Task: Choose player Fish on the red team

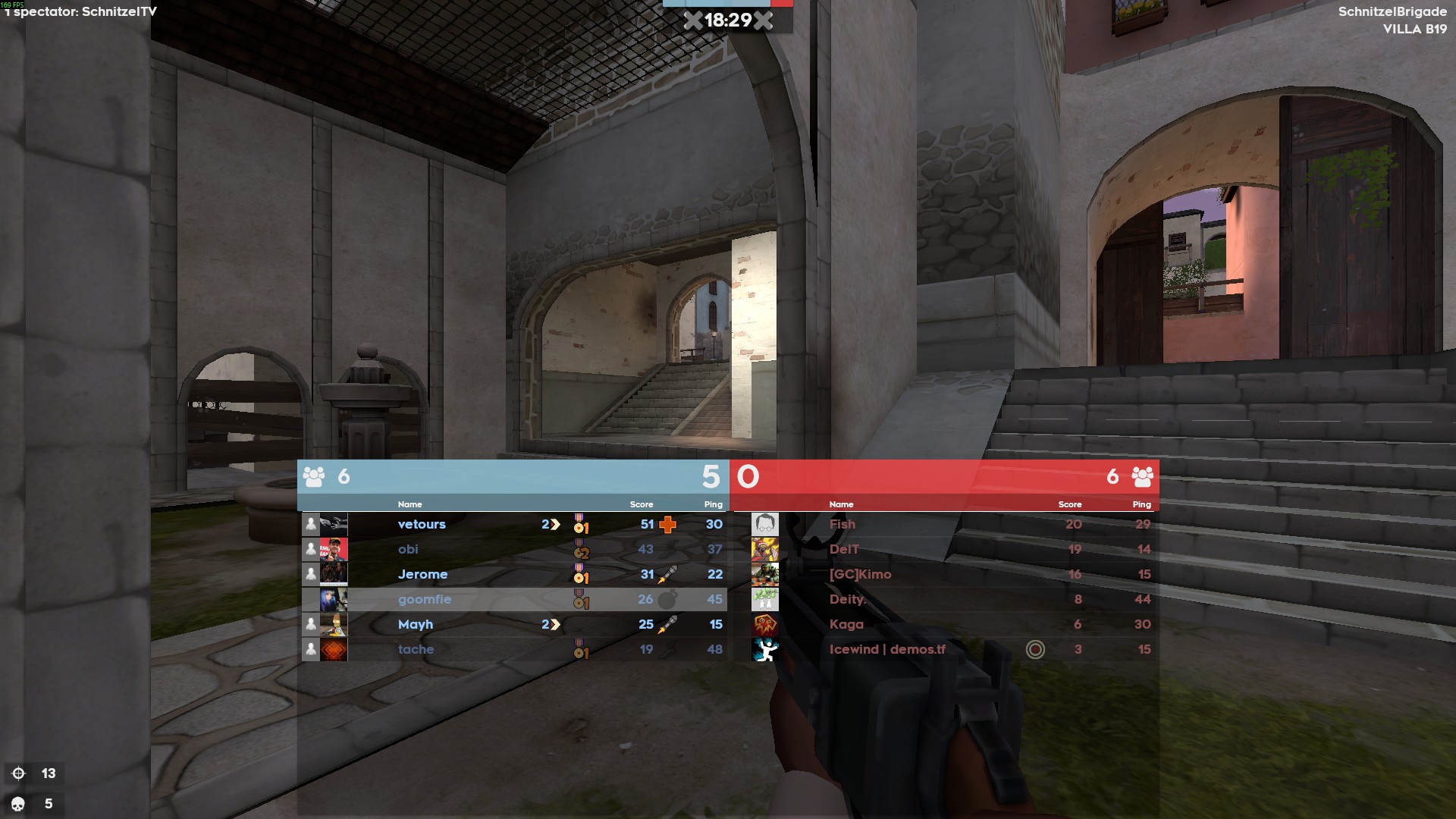Action: [842, 524]
